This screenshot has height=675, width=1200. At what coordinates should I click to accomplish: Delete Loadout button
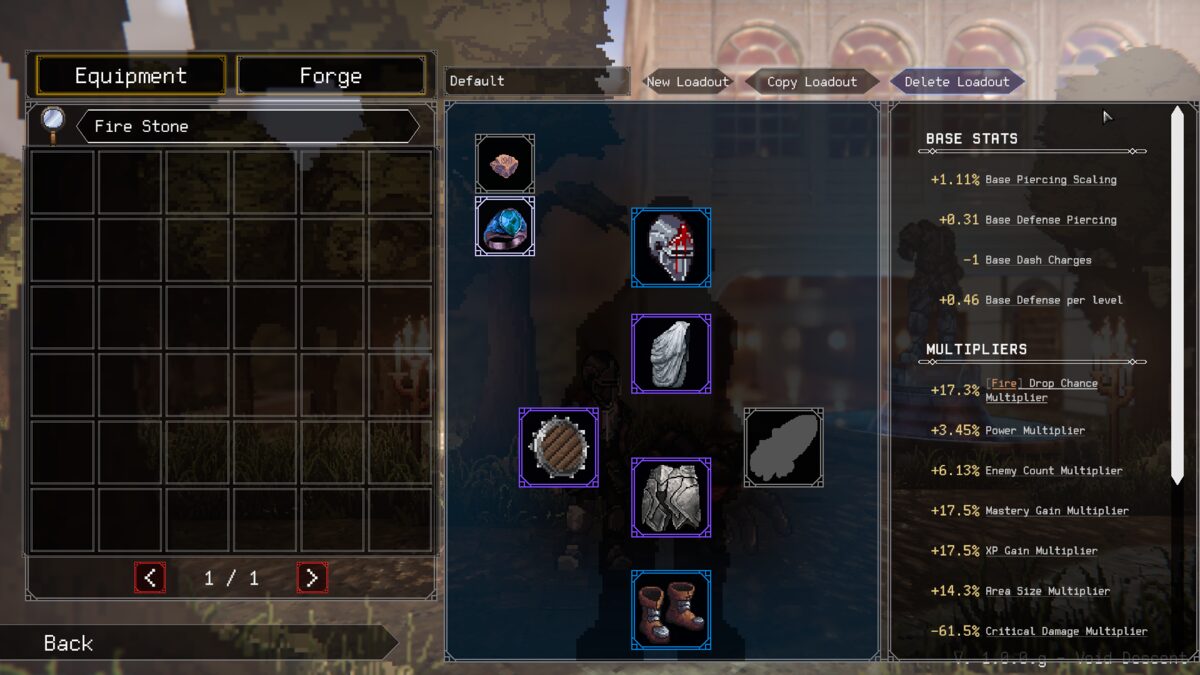point(957,82)
